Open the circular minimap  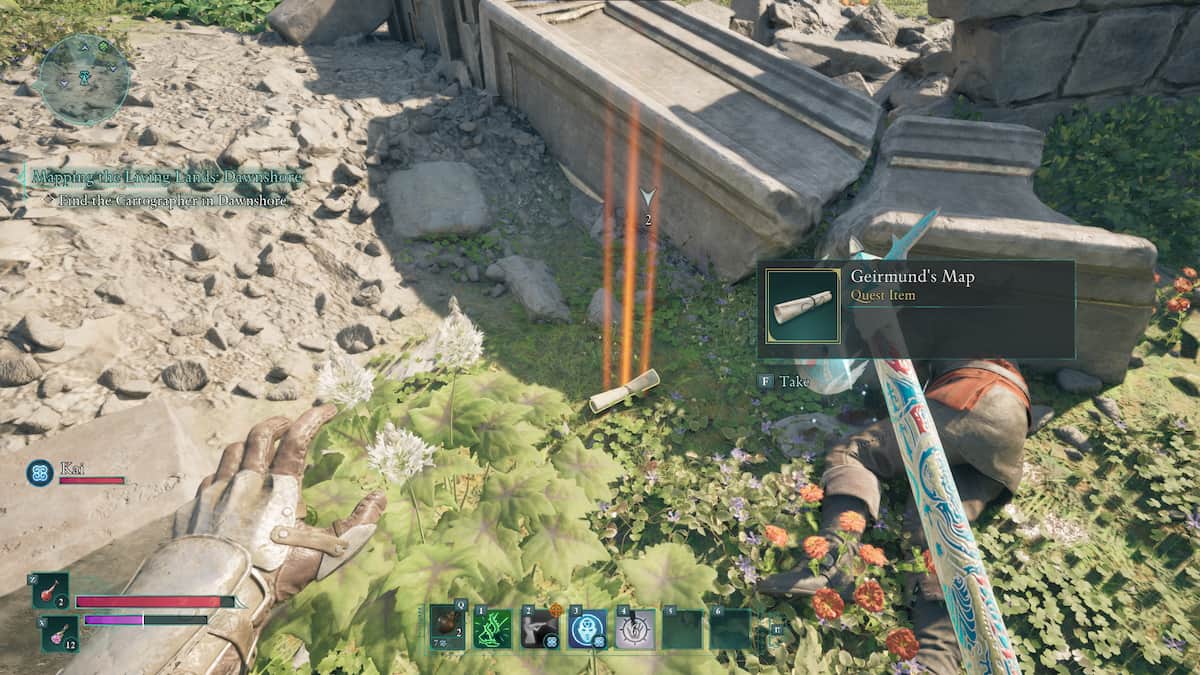coord(83,80)
